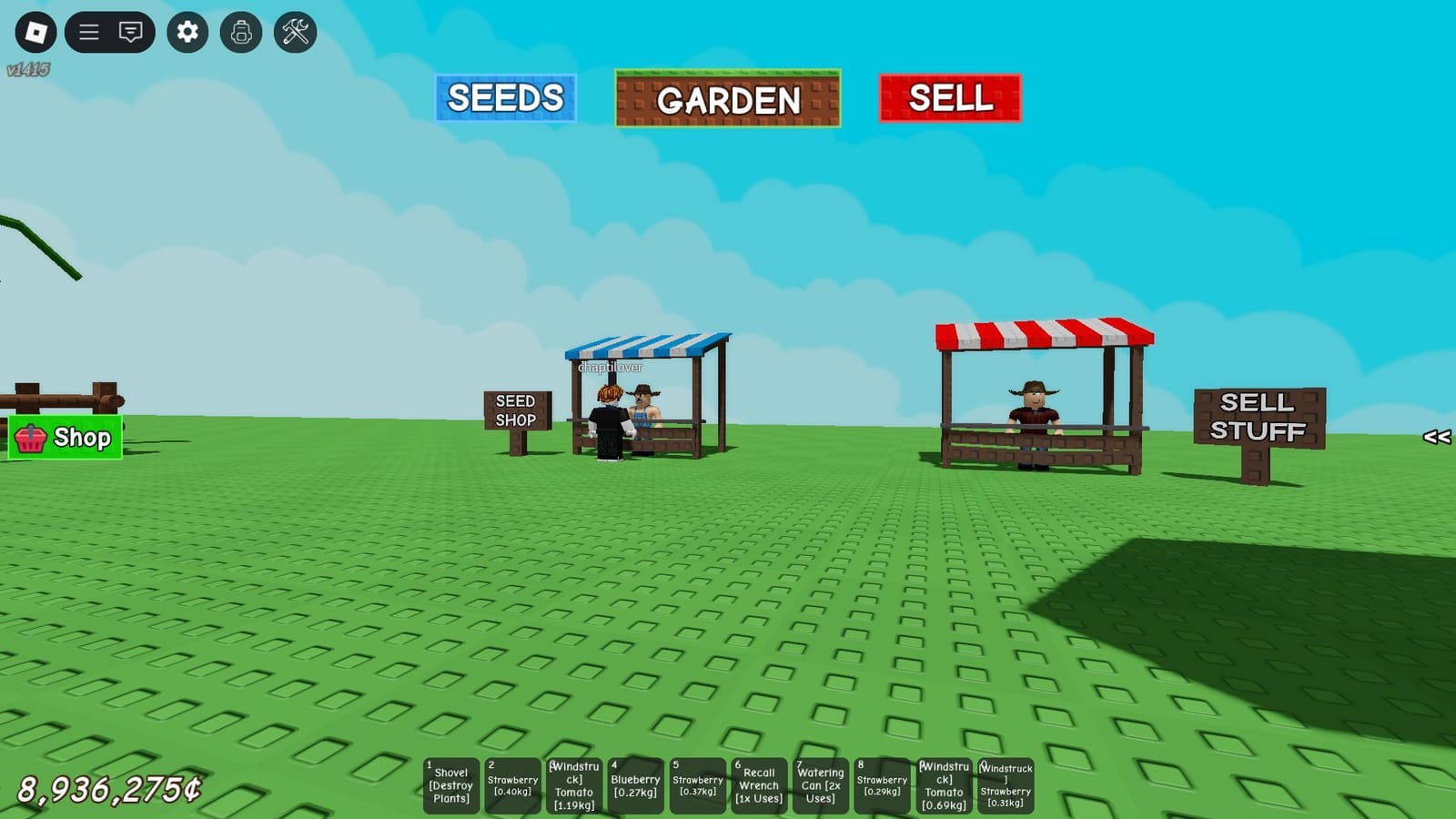This screenshot has height=819, width=1456.
Task: Open the hammer and wrench tools icon
Action: coord(295,30)
